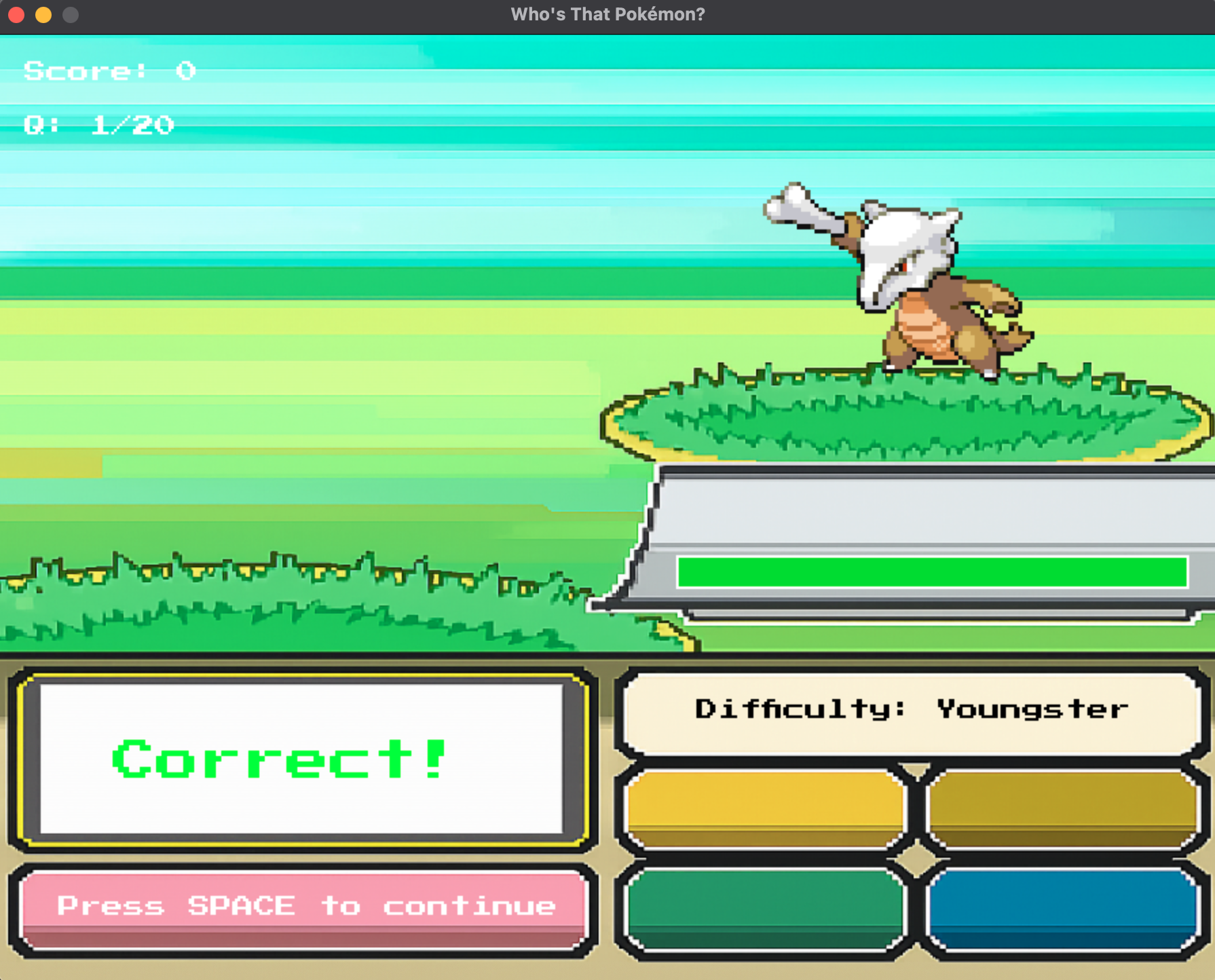Click the blue answer button
Screen dimensions: 1215x980
(x=1062, y=908)
